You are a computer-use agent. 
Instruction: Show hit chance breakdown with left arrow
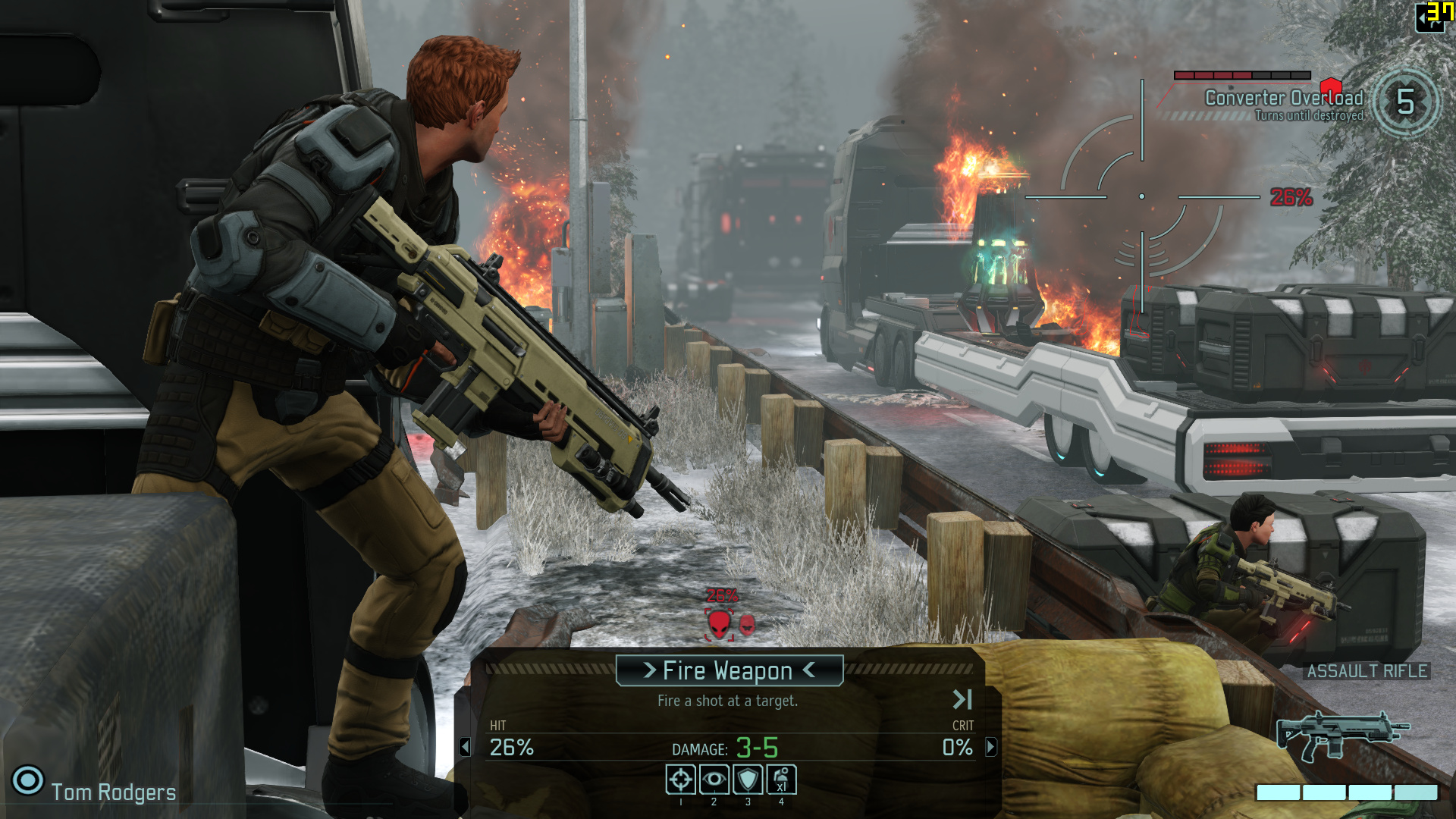[x=465, y=748]
